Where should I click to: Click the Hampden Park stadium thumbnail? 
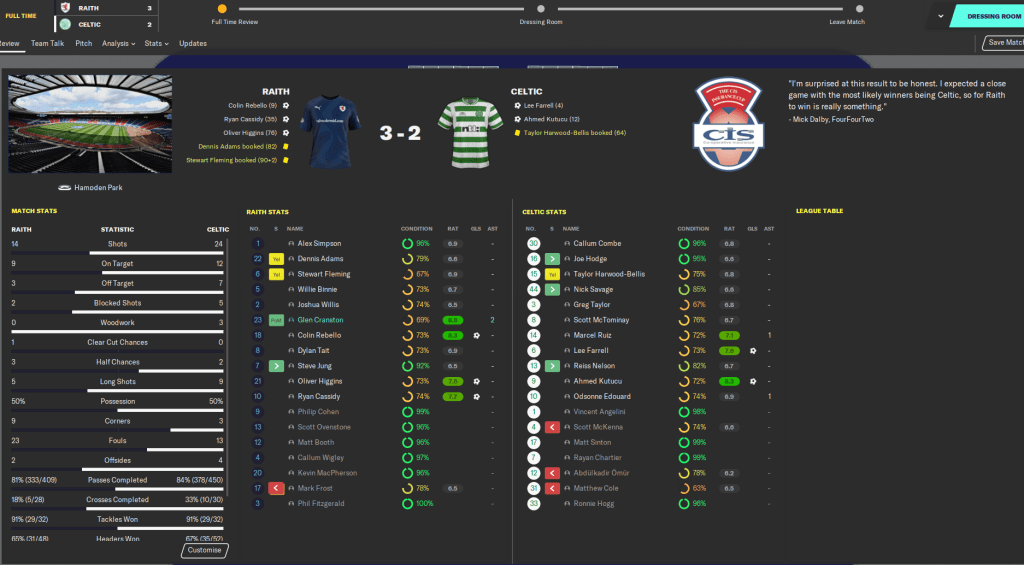coord(90,124)
